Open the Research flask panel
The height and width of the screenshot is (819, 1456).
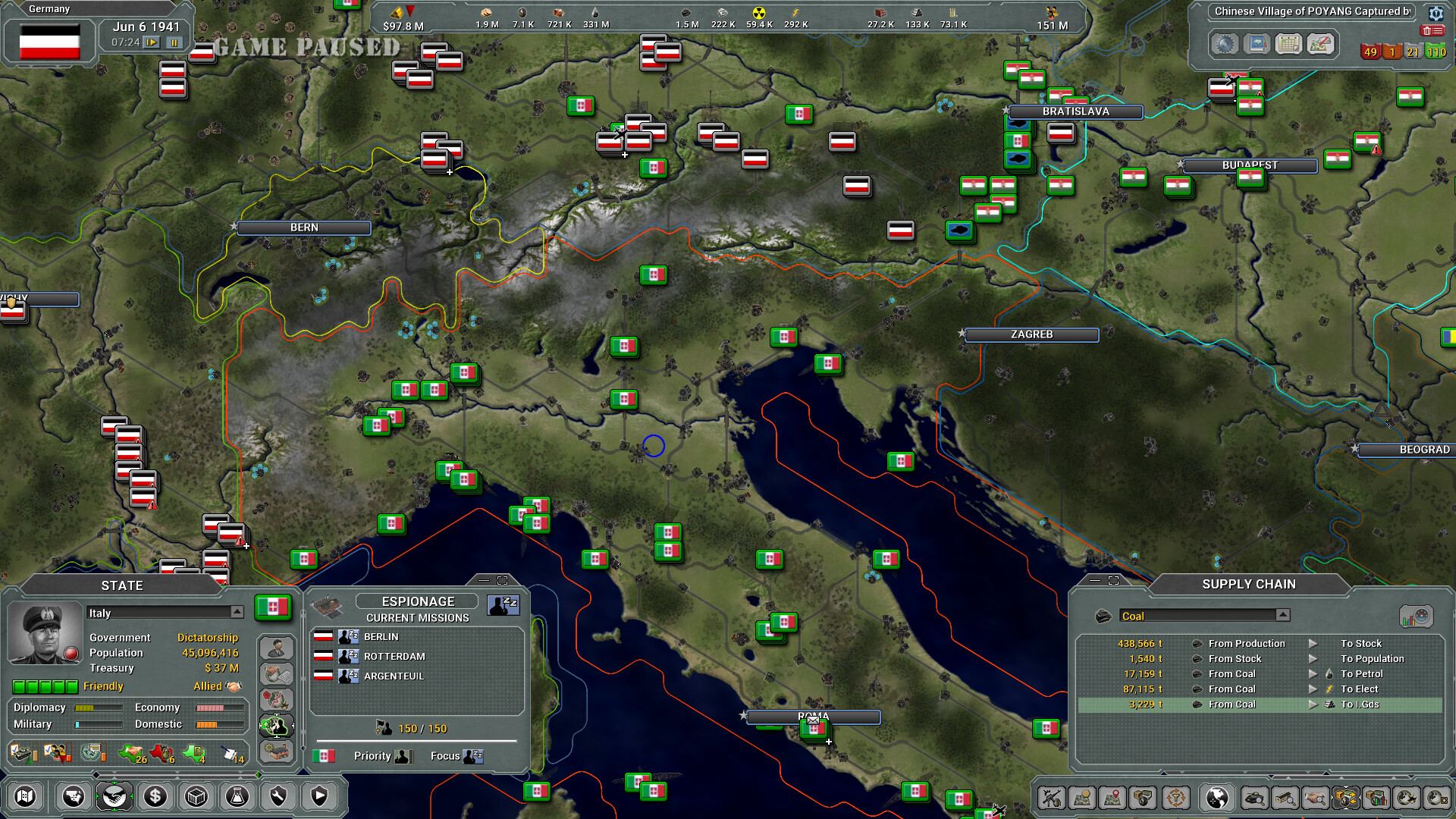click(x=237, y=797)
